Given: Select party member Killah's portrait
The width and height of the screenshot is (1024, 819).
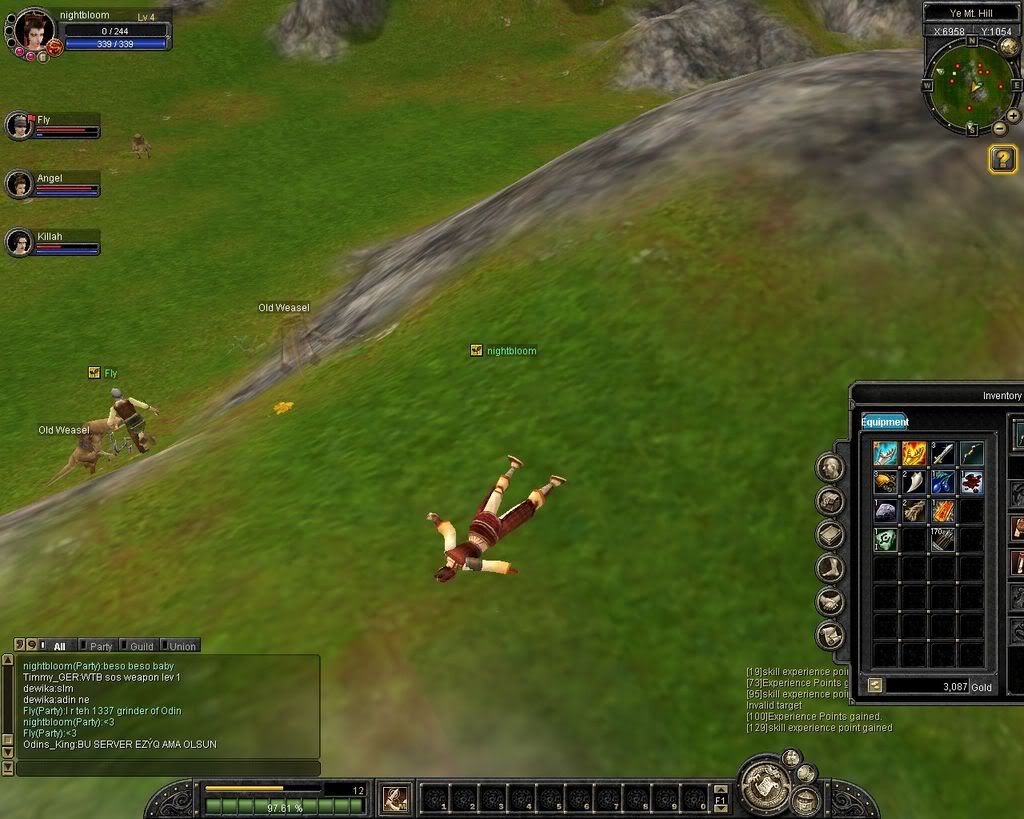Looking at the screenshot, I should pos(19,242).
